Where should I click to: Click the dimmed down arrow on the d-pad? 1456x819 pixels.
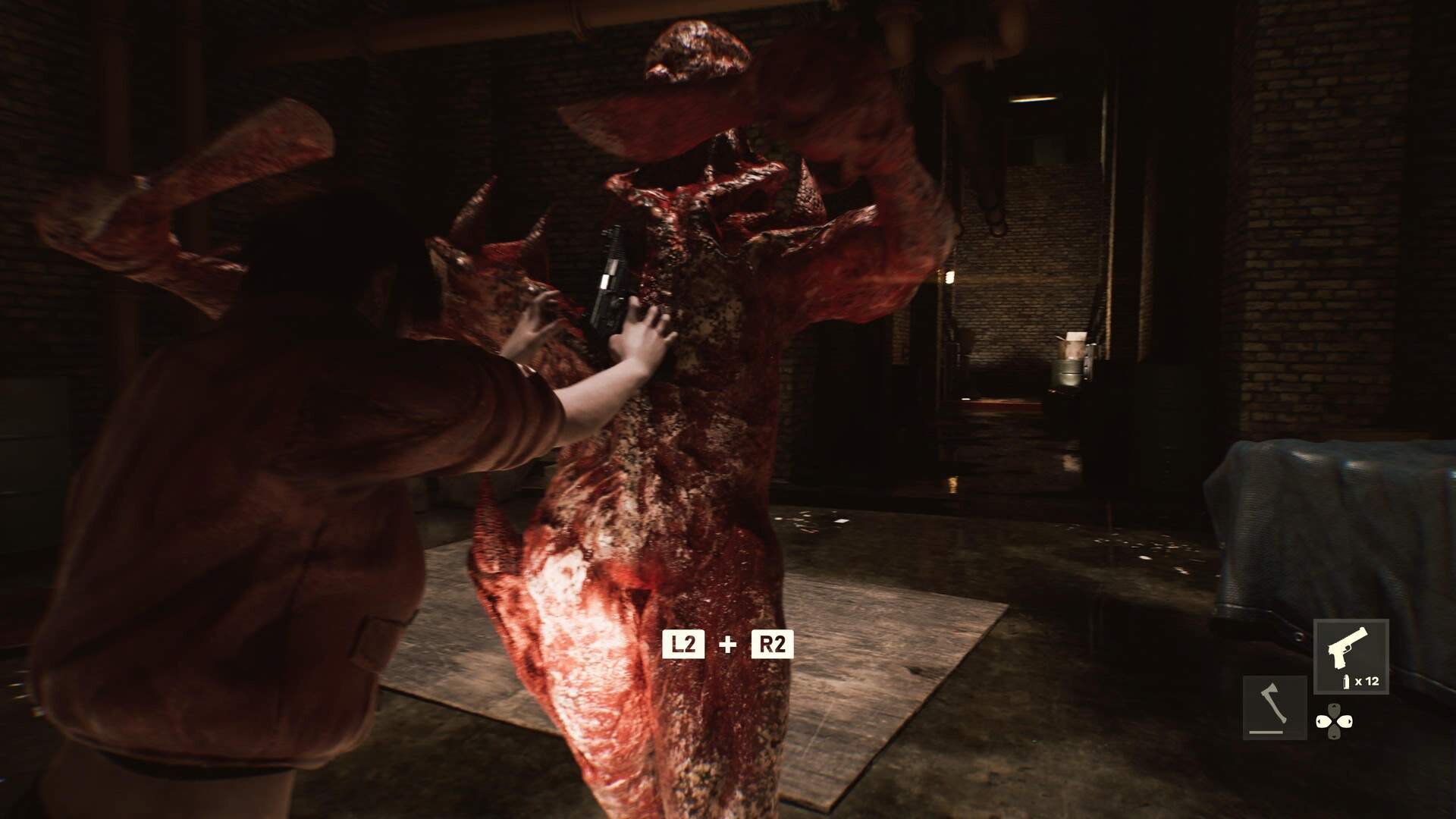(1335, 734)
